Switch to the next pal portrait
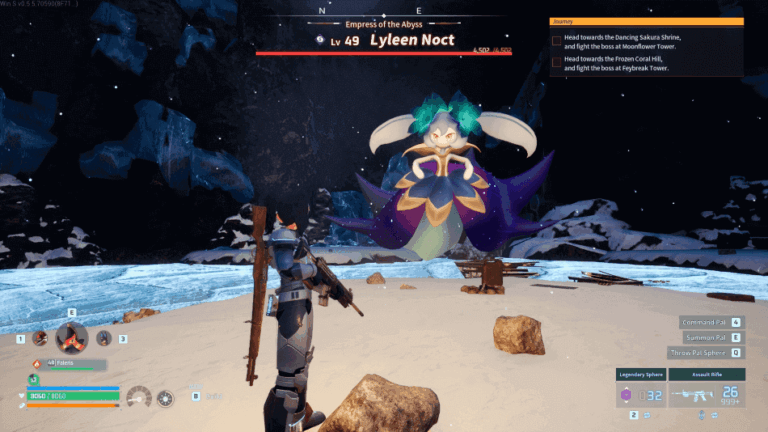 [104, 338]
